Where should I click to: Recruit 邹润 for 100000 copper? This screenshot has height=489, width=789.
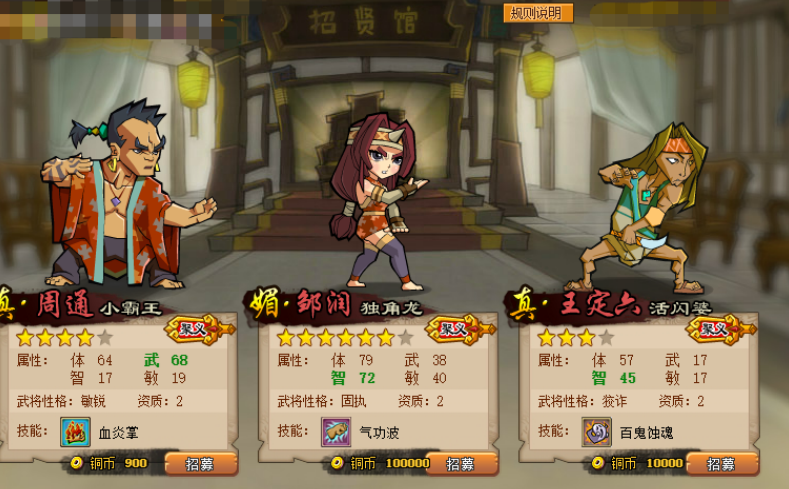tap(461, 463)
